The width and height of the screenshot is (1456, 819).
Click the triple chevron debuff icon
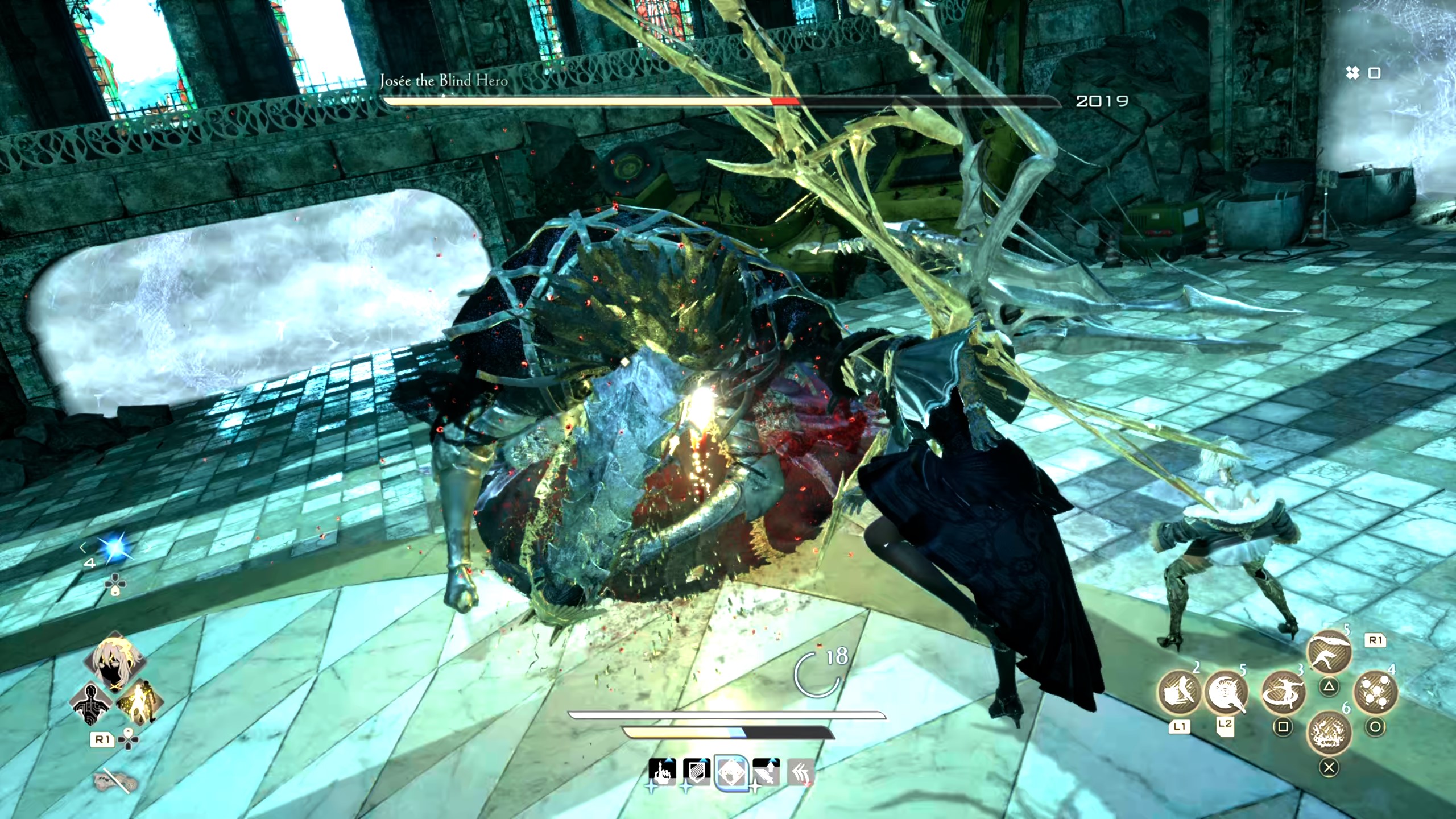click(x=801, y=772)
